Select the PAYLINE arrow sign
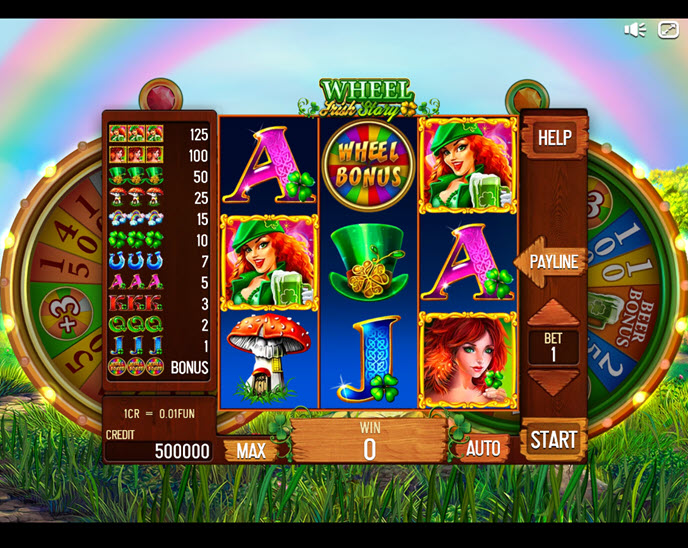The height and width of the screenshot is (548, 688). (x=551, y=262)
